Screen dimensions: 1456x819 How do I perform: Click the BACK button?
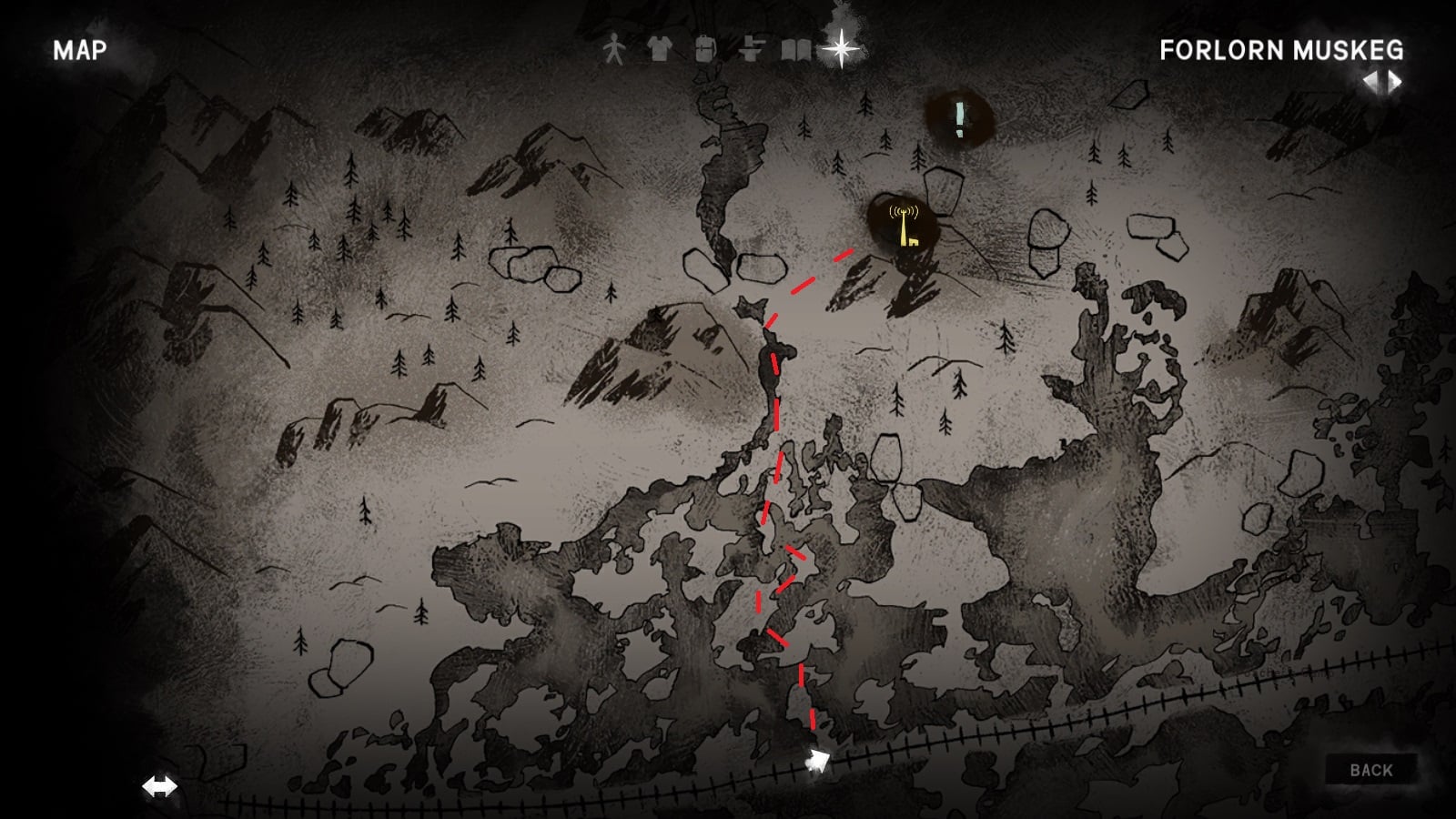point(1370,770)
